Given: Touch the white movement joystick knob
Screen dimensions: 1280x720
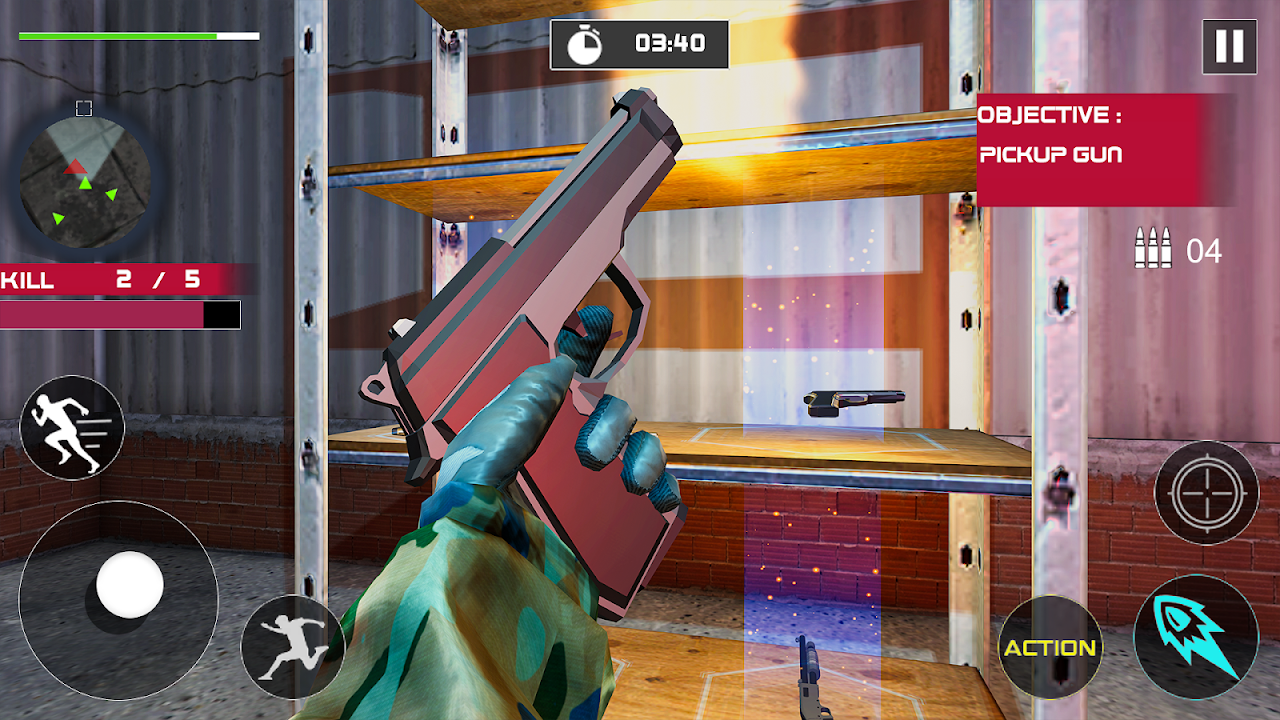Looking at the screenshot, I should (x=129, y=584).
